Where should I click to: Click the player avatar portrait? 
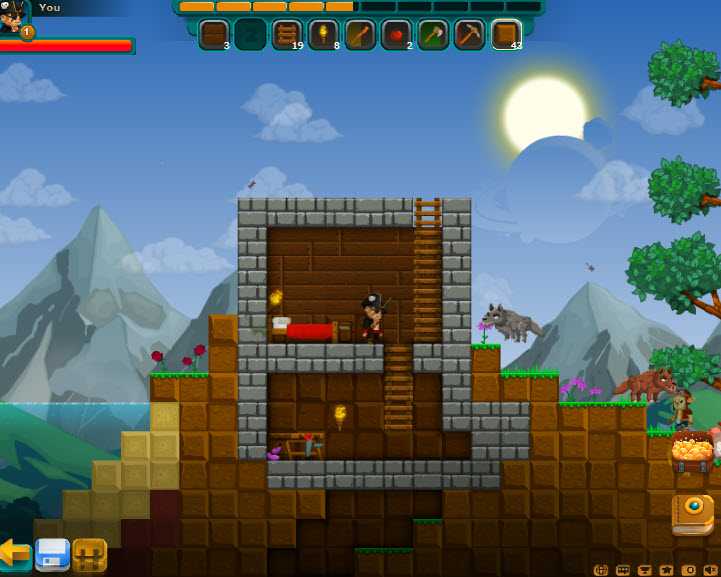pyautogui.click(x=13, y=16)
